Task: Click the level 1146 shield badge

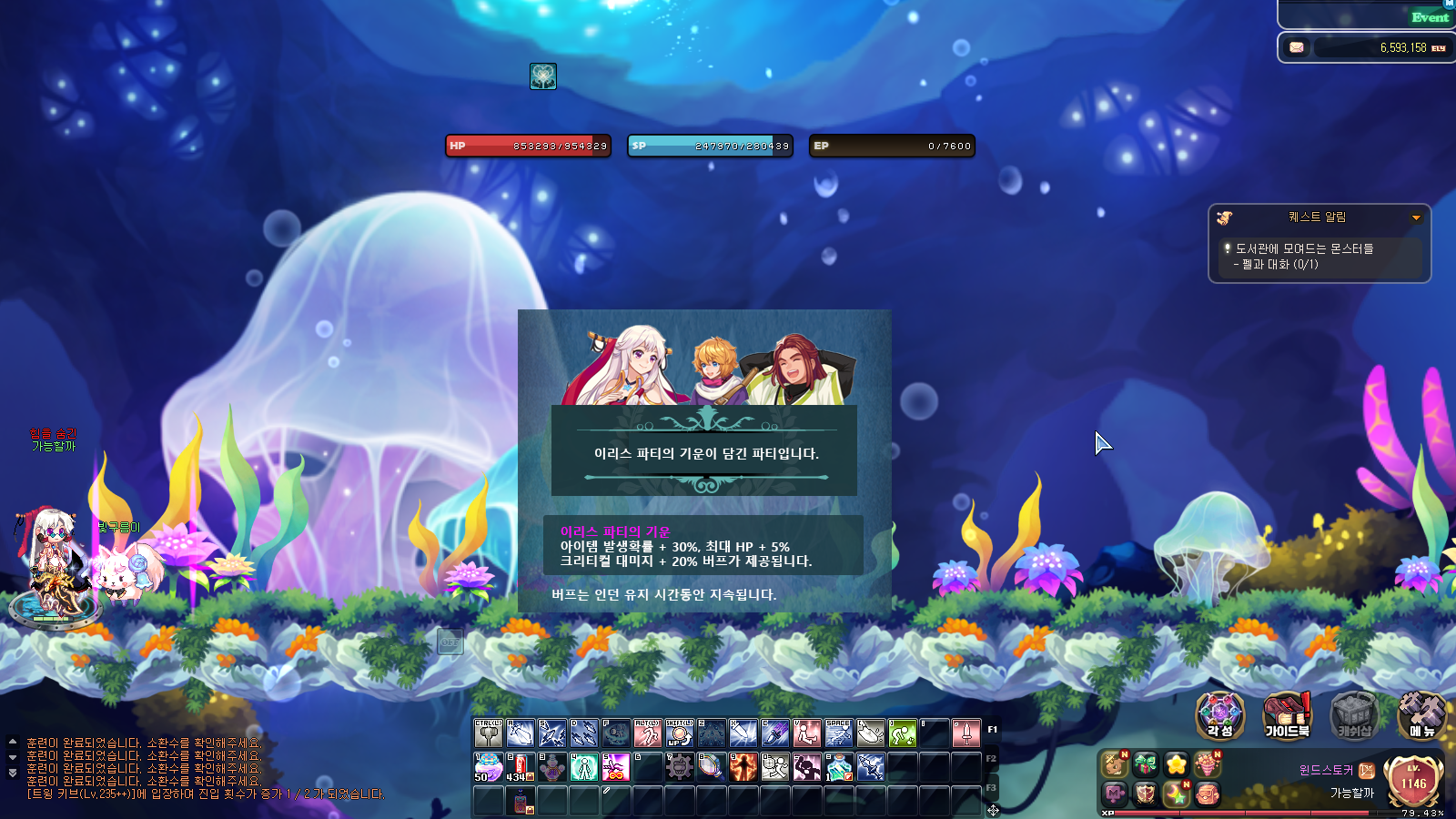Action: (x=1413, y=781)
